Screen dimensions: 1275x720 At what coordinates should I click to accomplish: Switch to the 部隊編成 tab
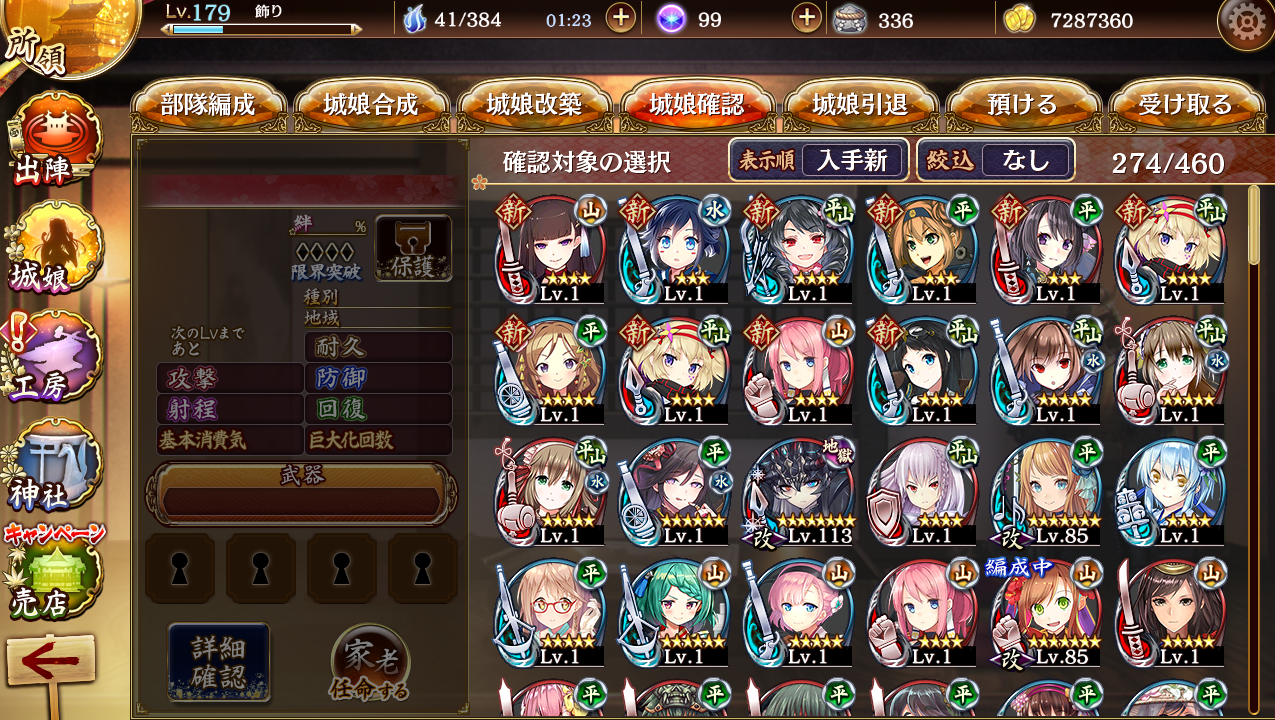tap(208, 105)
